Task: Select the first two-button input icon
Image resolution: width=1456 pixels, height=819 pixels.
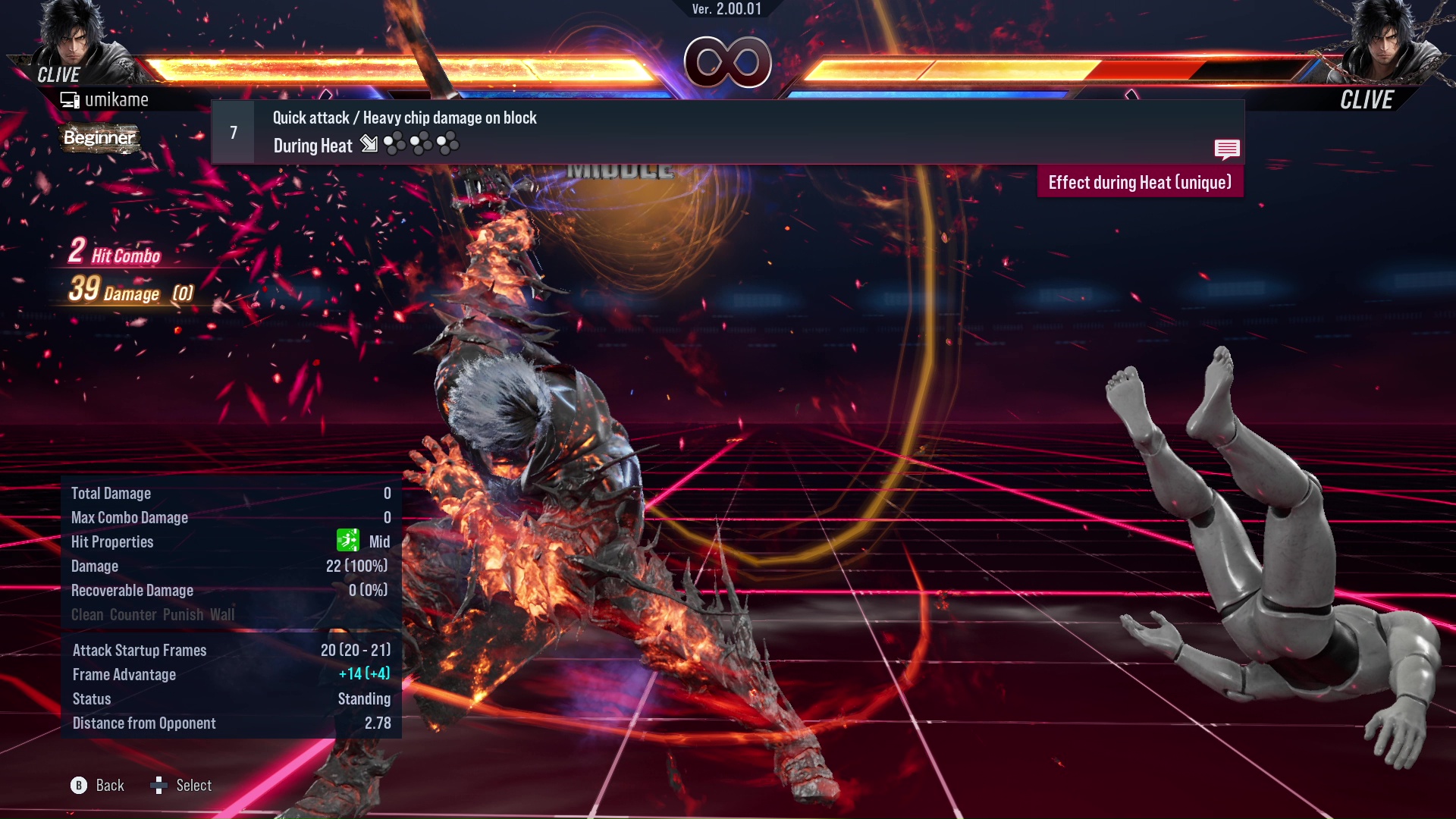Action: tap(394, 143)
